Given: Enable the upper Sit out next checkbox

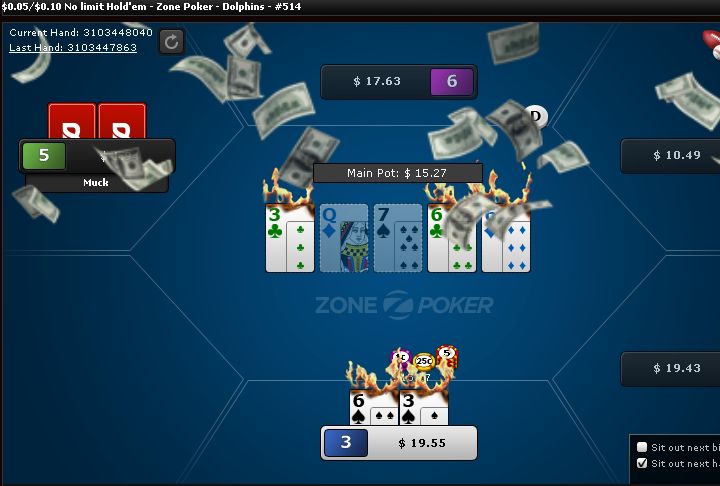Looking at the screenshot, I should point(642,447).
